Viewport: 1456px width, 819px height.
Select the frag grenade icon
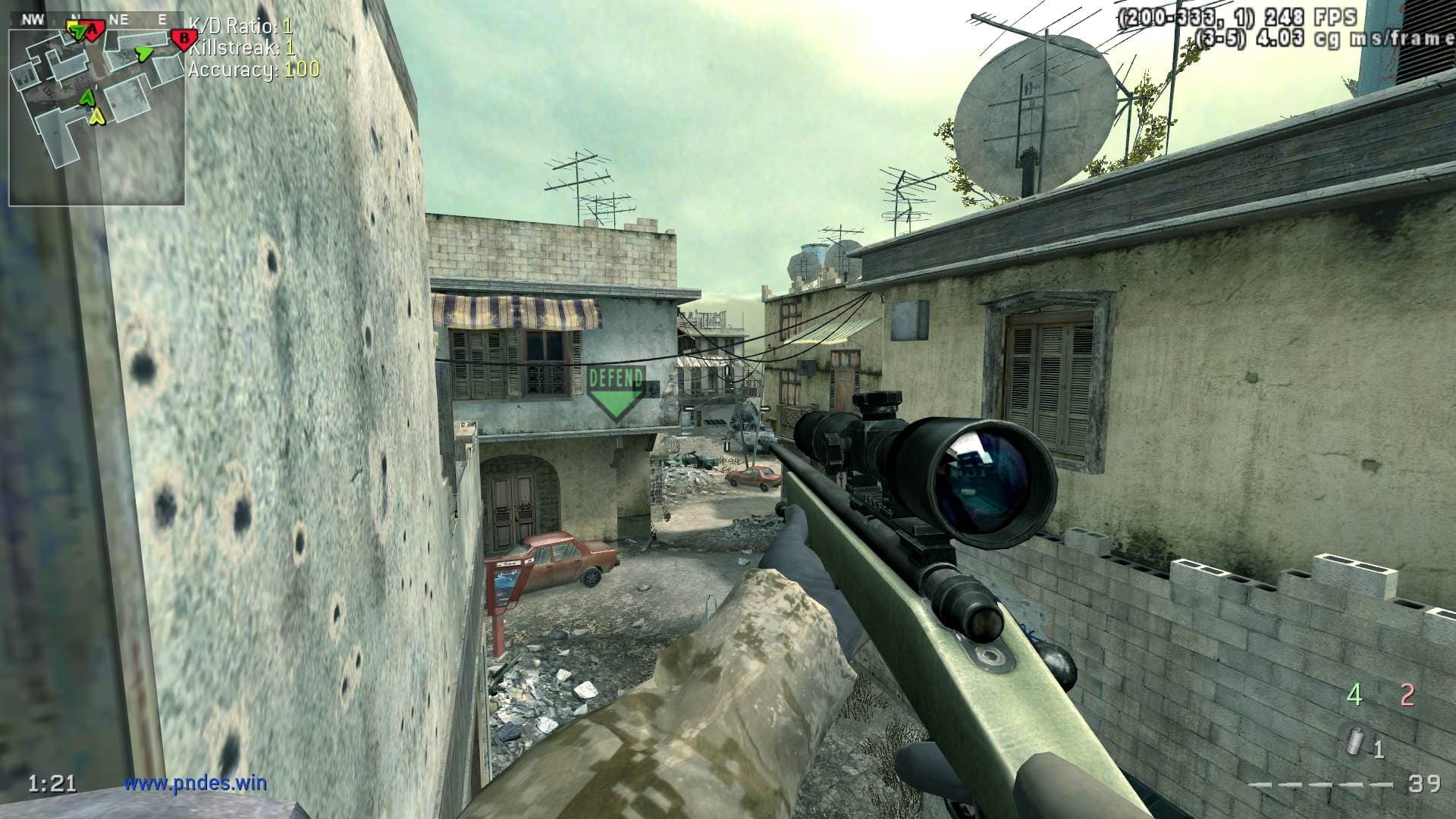[1352, 739]
